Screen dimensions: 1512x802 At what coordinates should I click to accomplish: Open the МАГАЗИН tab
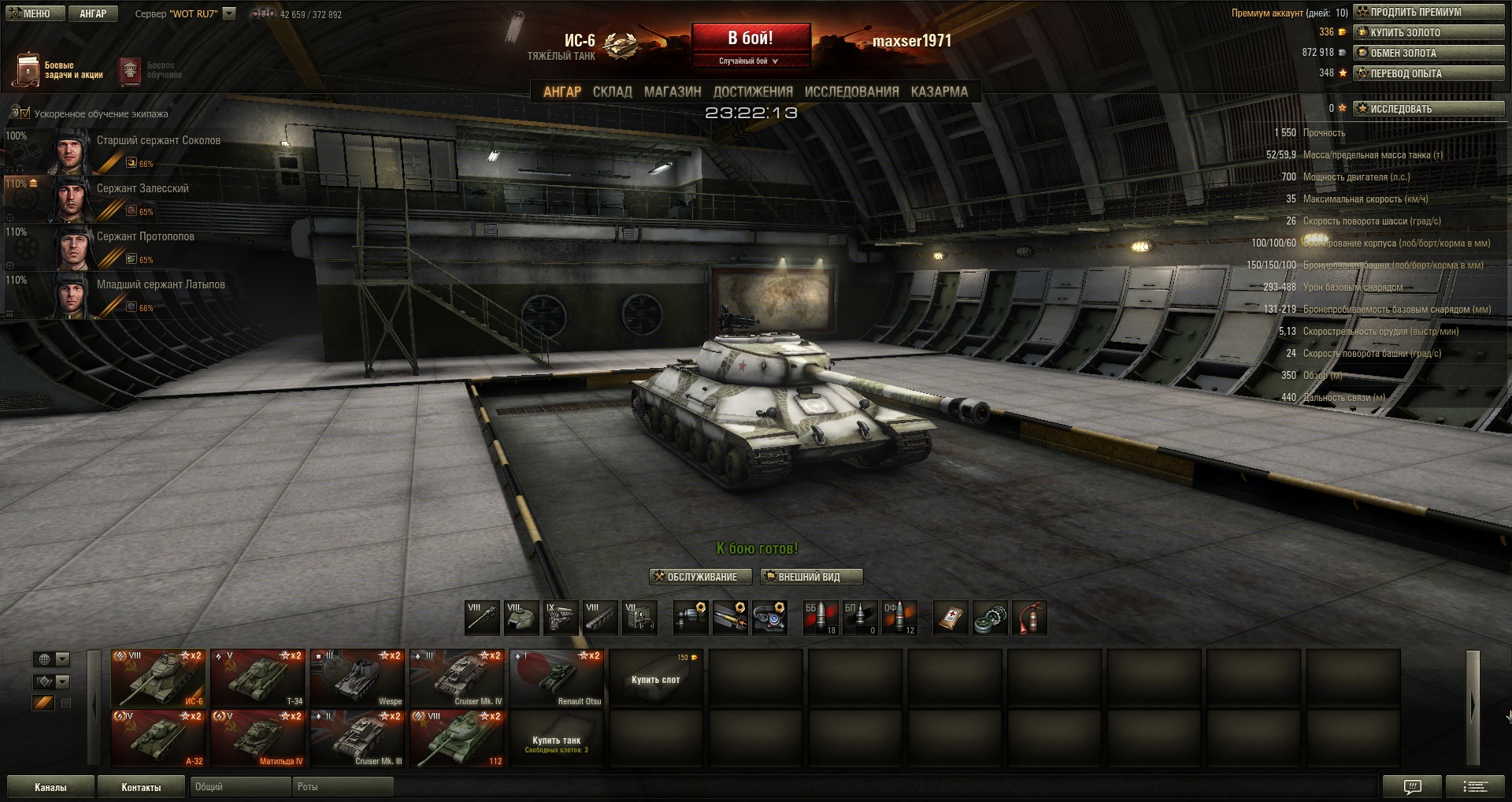pos(673,92)
